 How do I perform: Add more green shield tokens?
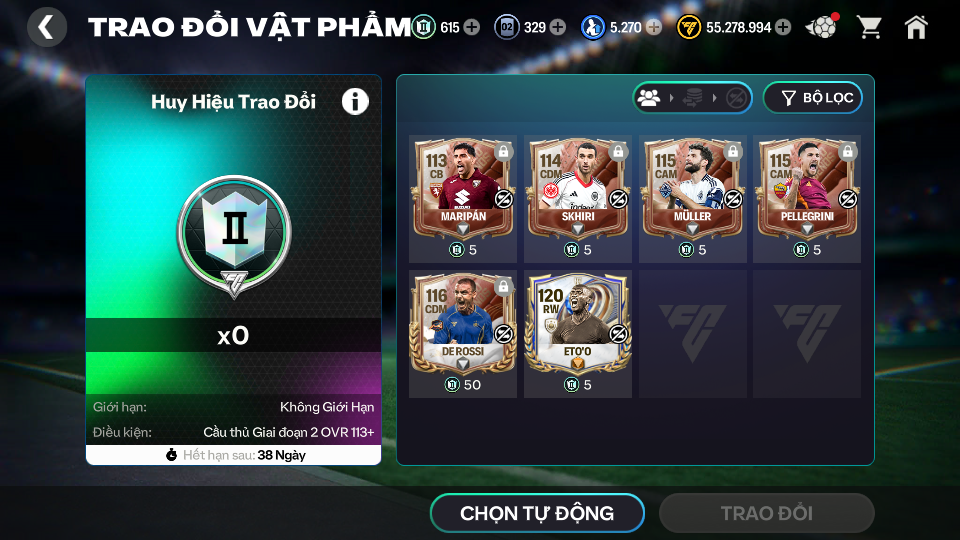pyautogui.click(x=472, y=27)
